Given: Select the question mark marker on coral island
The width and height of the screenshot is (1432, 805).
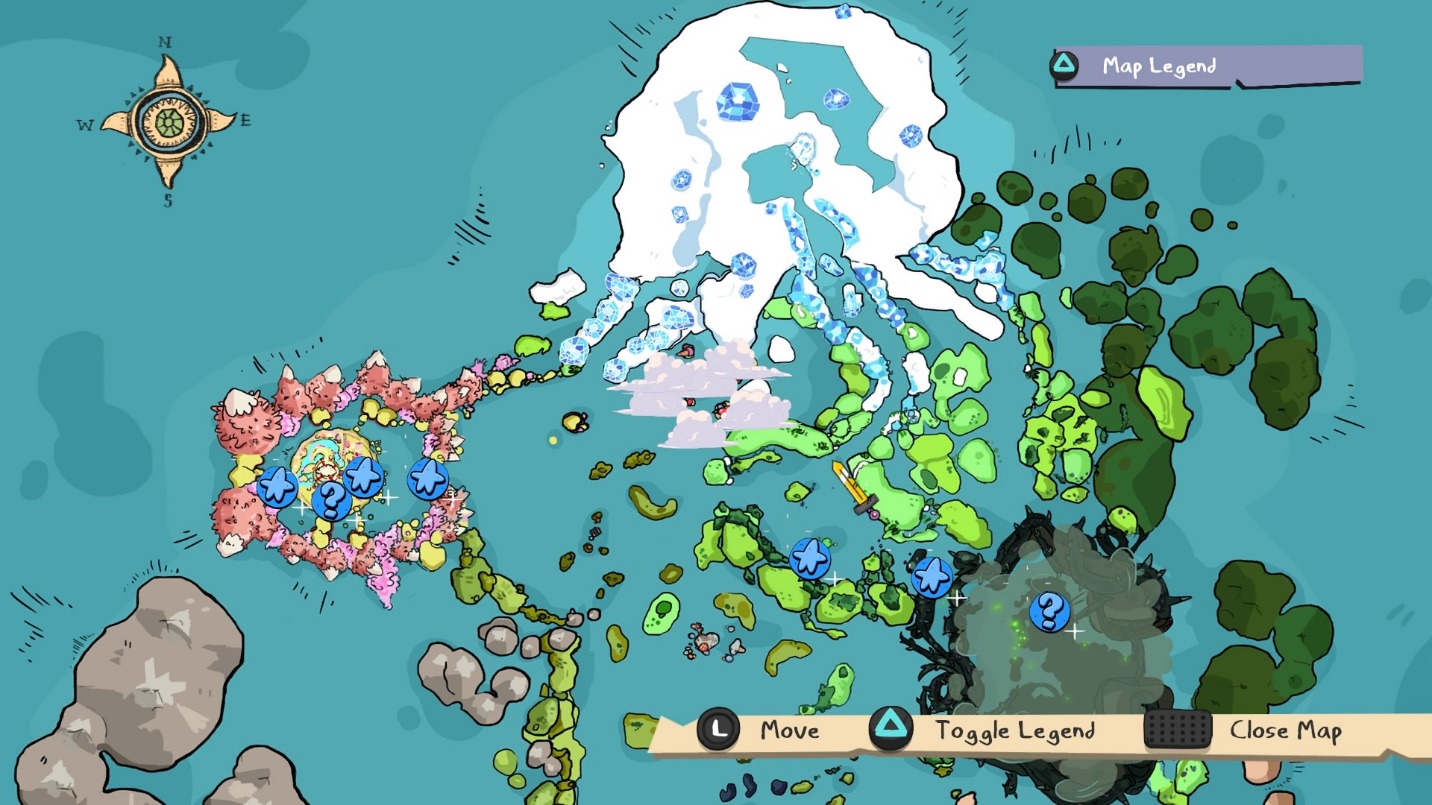Looking at the screenshot, I should [x=331, y=500].
